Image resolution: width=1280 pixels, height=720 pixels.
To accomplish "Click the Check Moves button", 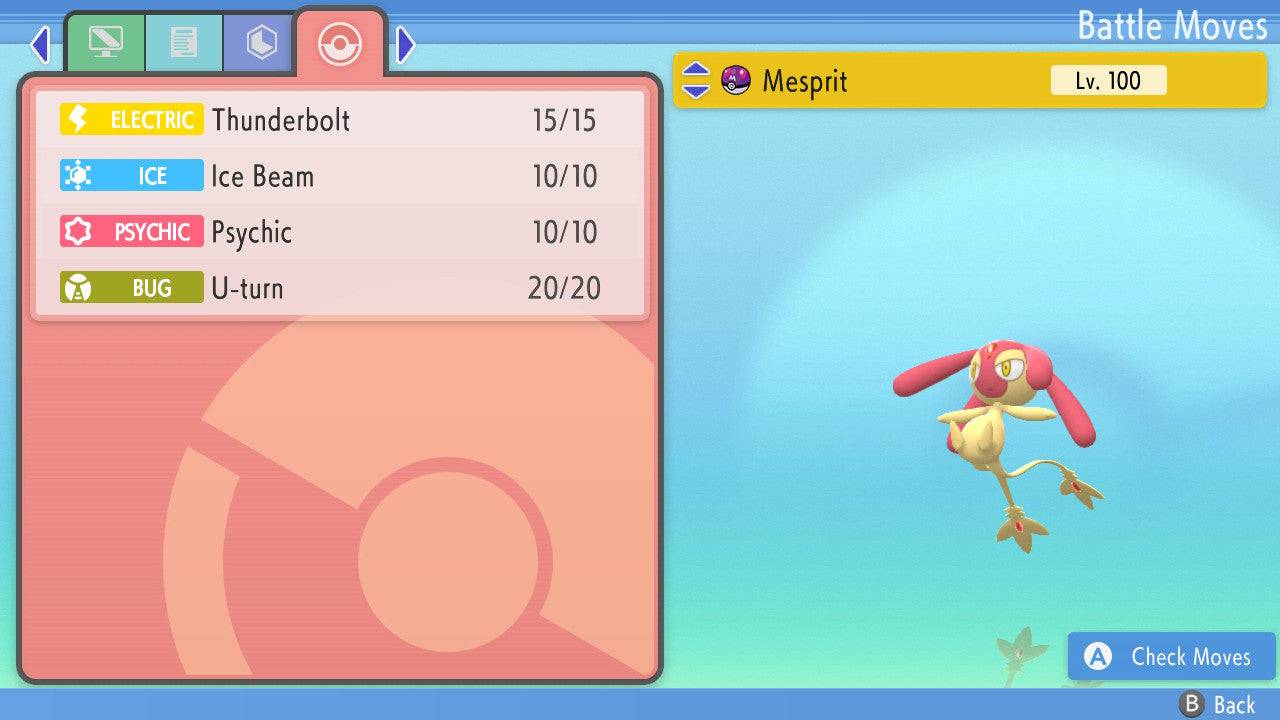I will 1171,656.
